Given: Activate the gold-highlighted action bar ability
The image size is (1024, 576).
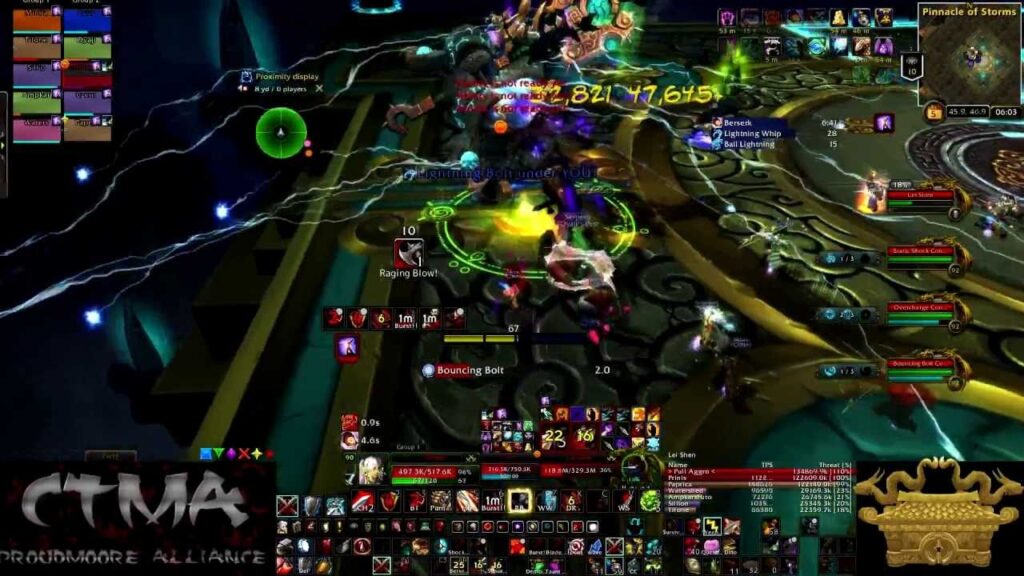Looking at the screenshot, I should [x=519, y=501].
